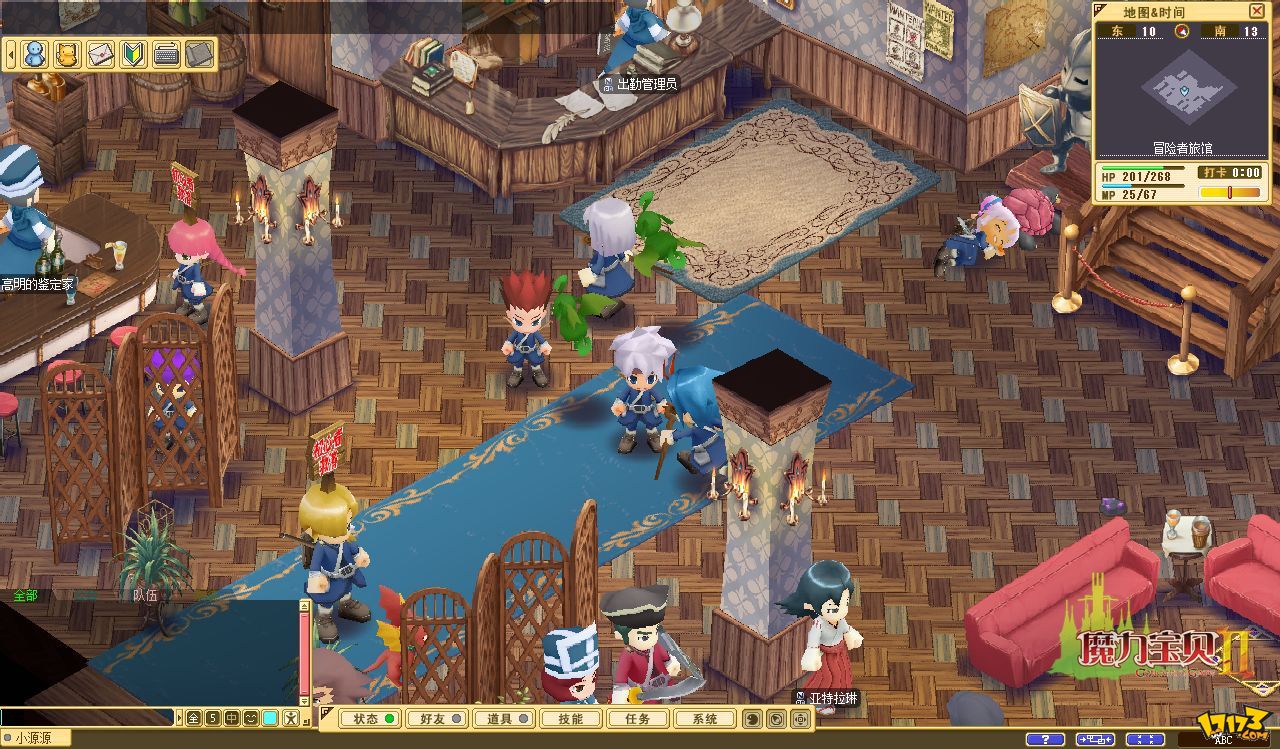Open the 任务 quest log
Image resolution: width=1280 pixels, height=749 pixels.
click(637, 718)
